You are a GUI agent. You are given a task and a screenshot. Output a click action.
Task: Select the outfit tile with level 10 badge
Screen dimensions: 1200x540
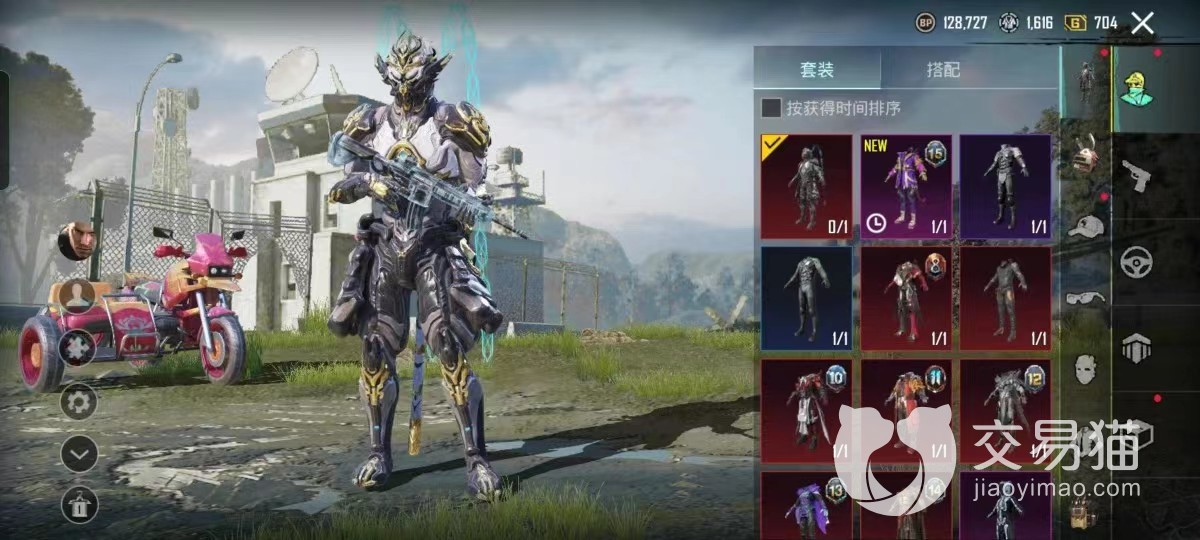tap(807, 411)
